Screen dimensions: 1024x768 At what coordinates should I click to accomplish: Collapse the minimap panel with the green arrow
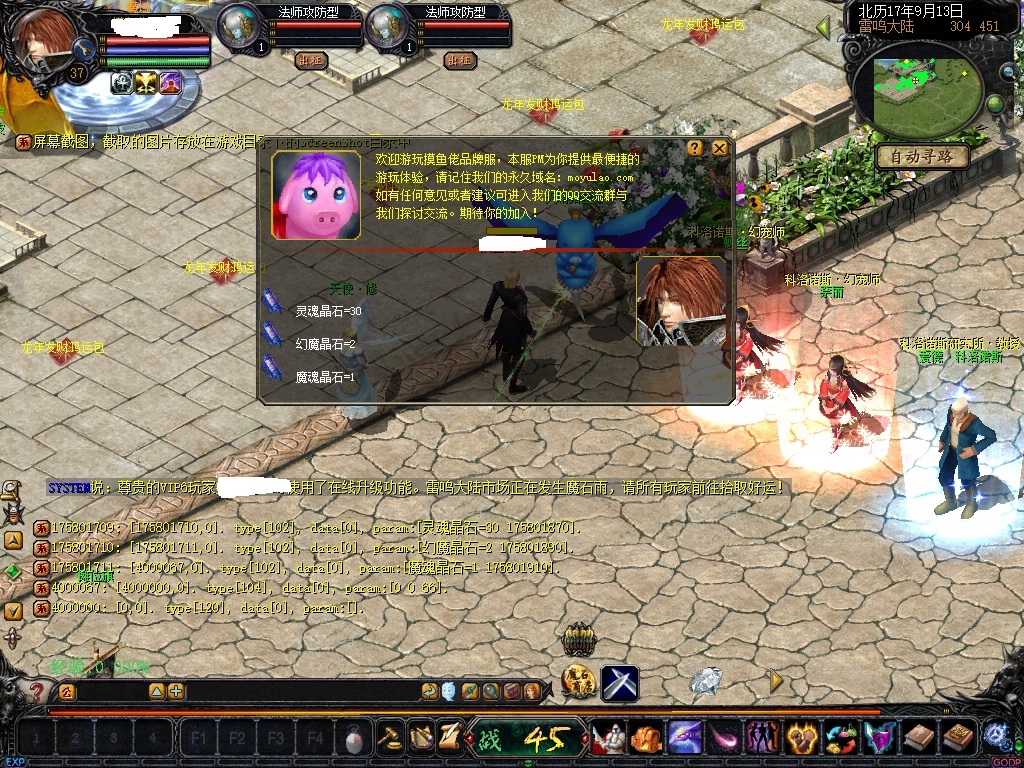pos(825,28)
